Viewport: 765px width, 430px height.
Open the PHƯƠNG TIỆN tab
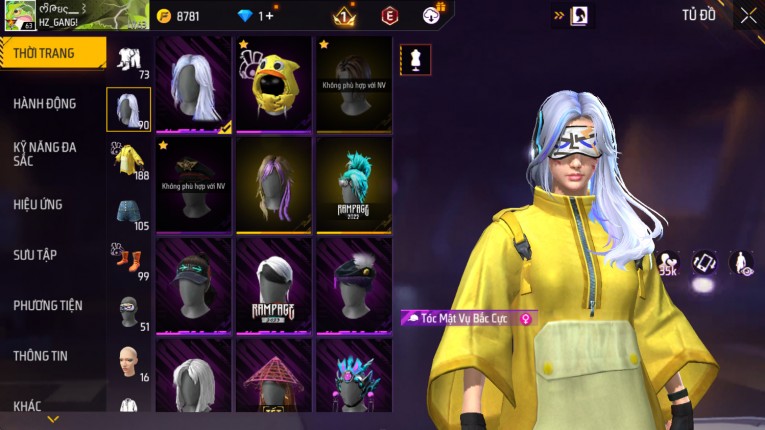[48, 305]
